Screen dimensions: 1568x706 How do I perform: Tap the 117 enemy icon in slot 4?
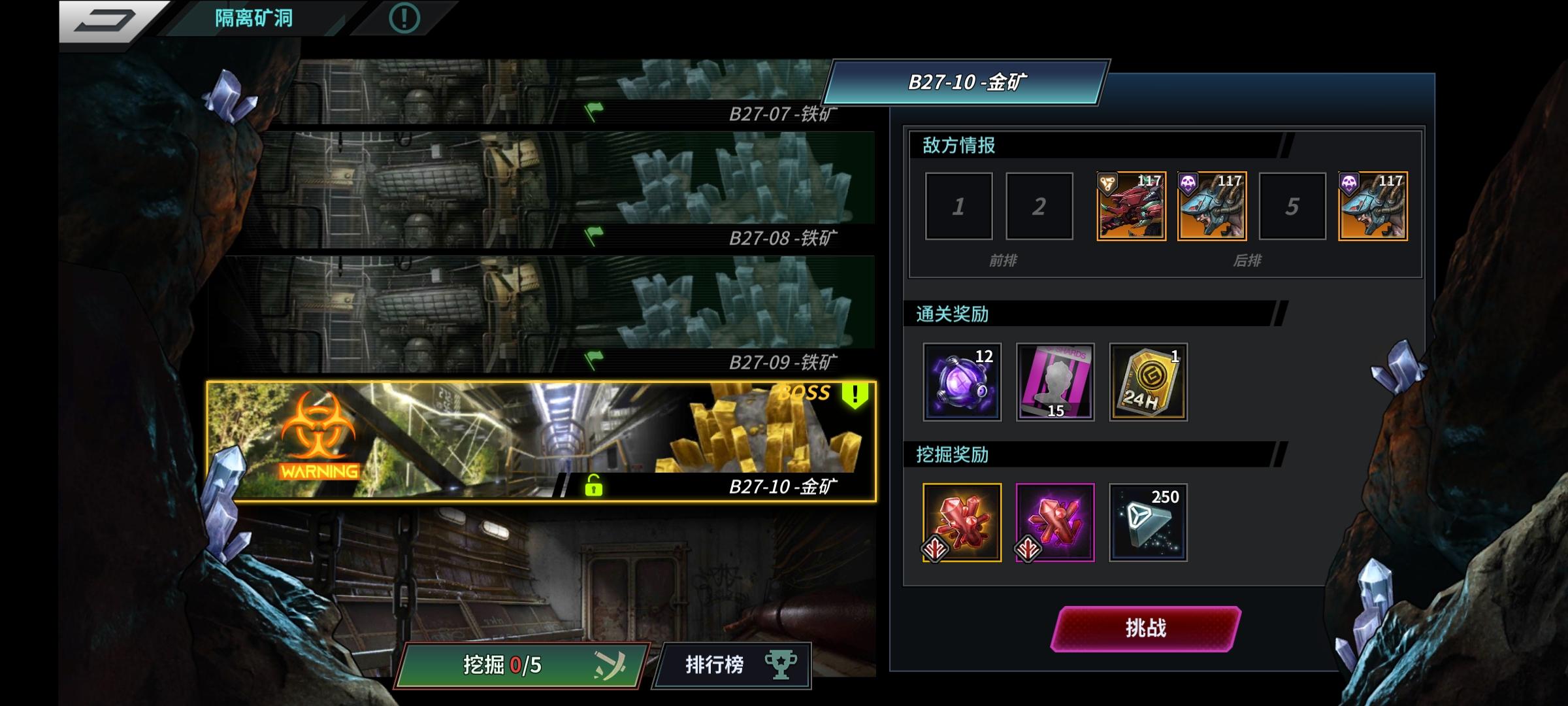coord(1212,205)
